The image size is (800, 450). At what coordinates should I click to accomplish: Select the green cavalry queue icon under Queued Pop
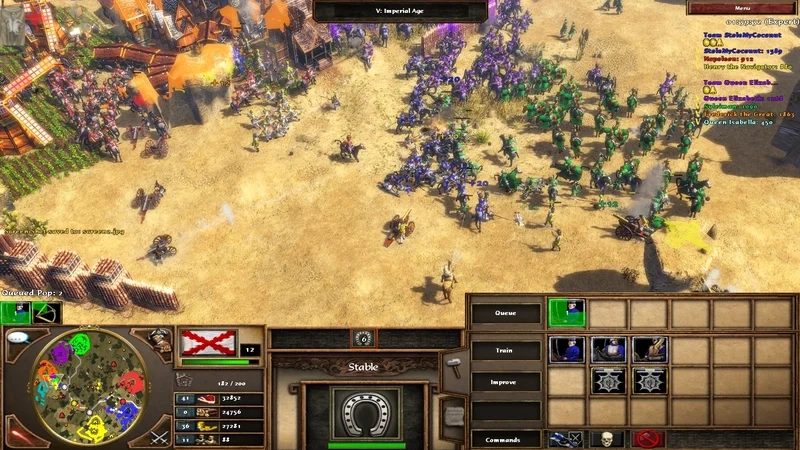[x=17, y=313]
